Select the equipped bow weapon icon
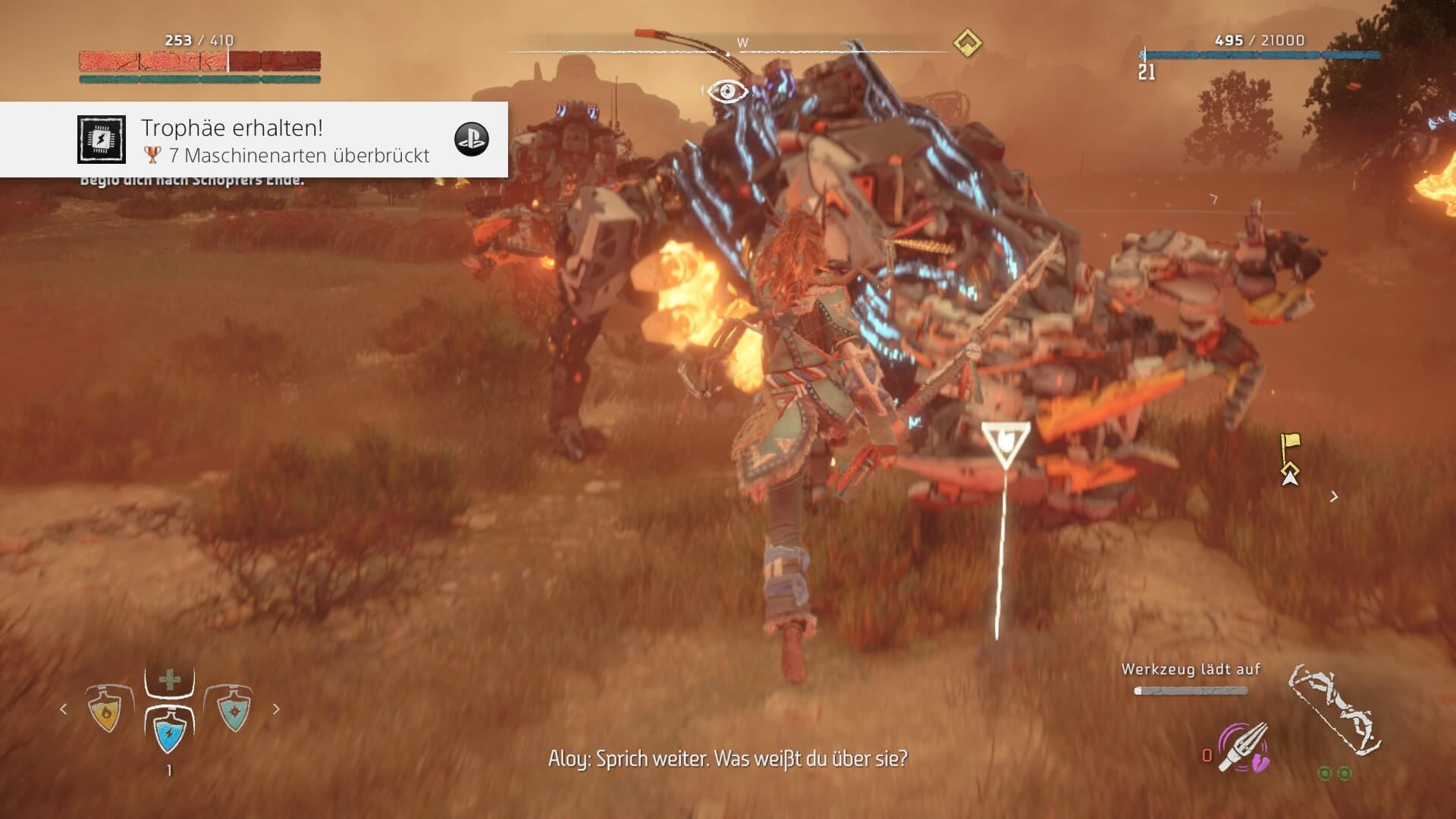 (1335, 710)
